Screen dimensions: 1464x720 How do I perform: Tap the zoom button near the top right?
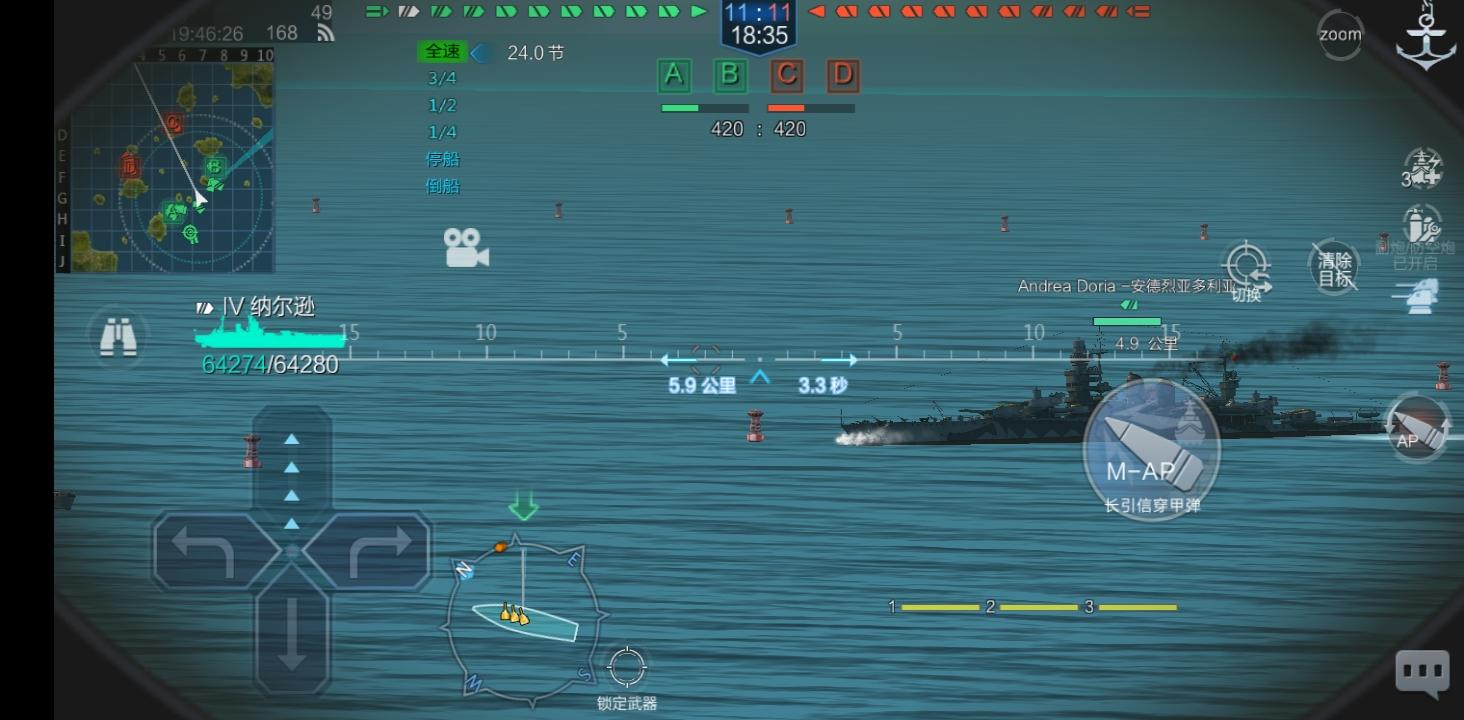pyautogui.click(x=1338, y=34)
